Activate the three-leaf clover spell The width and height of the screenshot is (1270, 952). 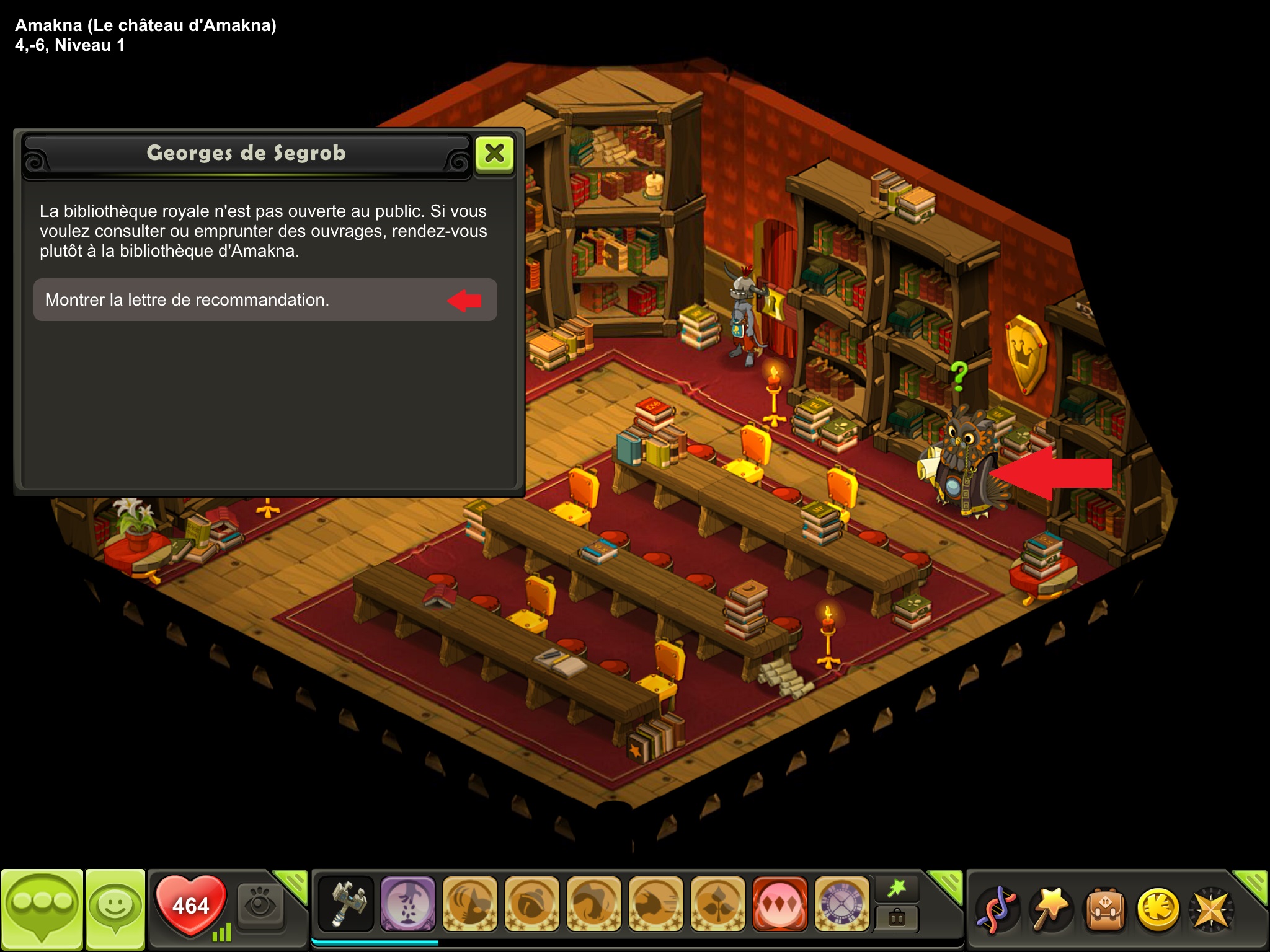718,904
